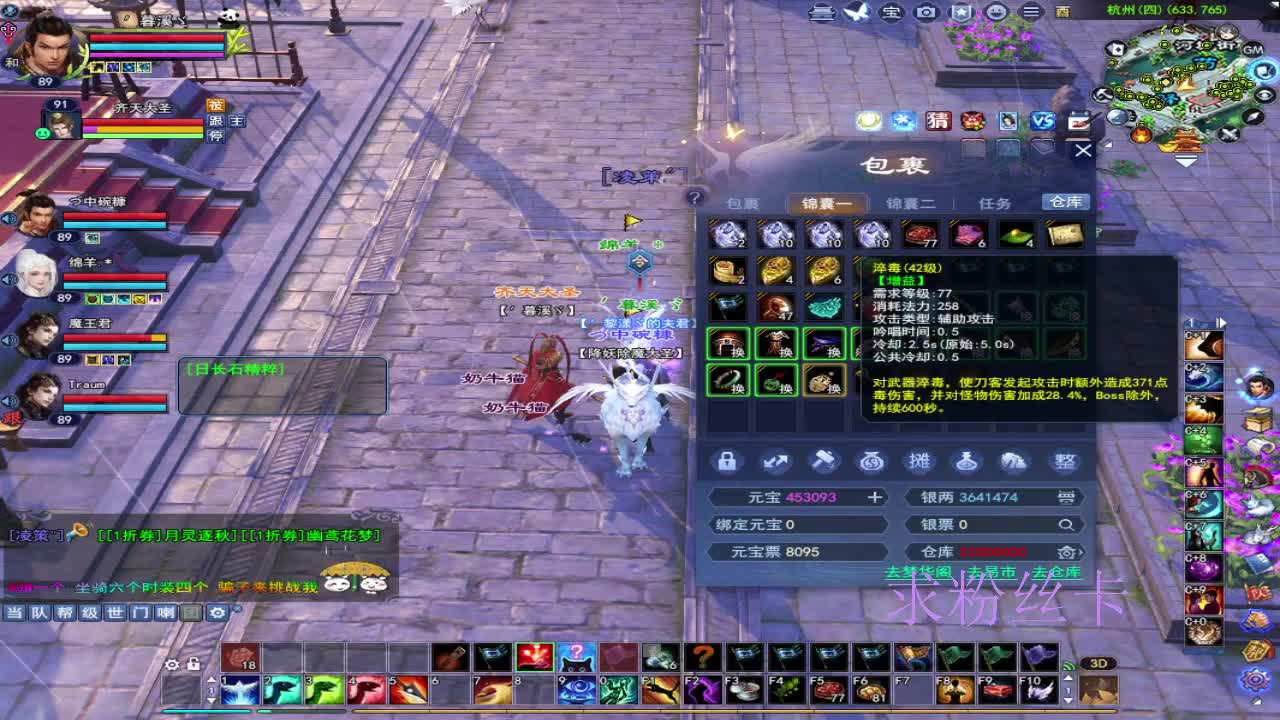Select the potion bottle icon in bag toolbar
Screen dimensions: 1280x720
[x=967, y=462]
